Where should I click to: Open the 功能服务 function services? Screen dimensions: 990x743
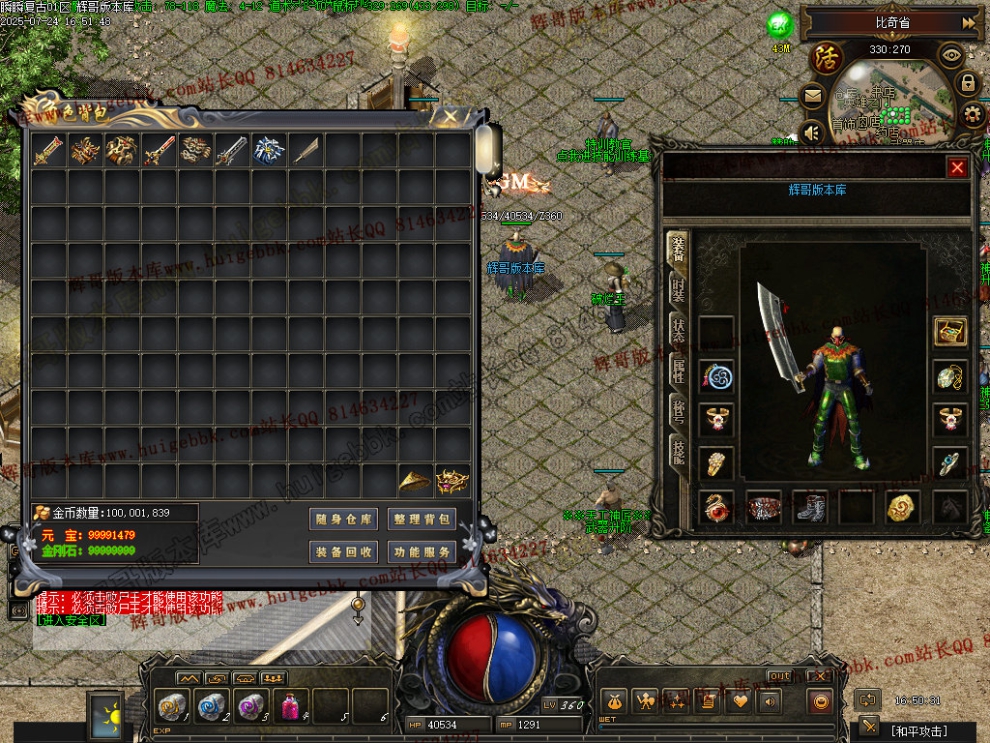pyautogui.click(x=422, y=552)
